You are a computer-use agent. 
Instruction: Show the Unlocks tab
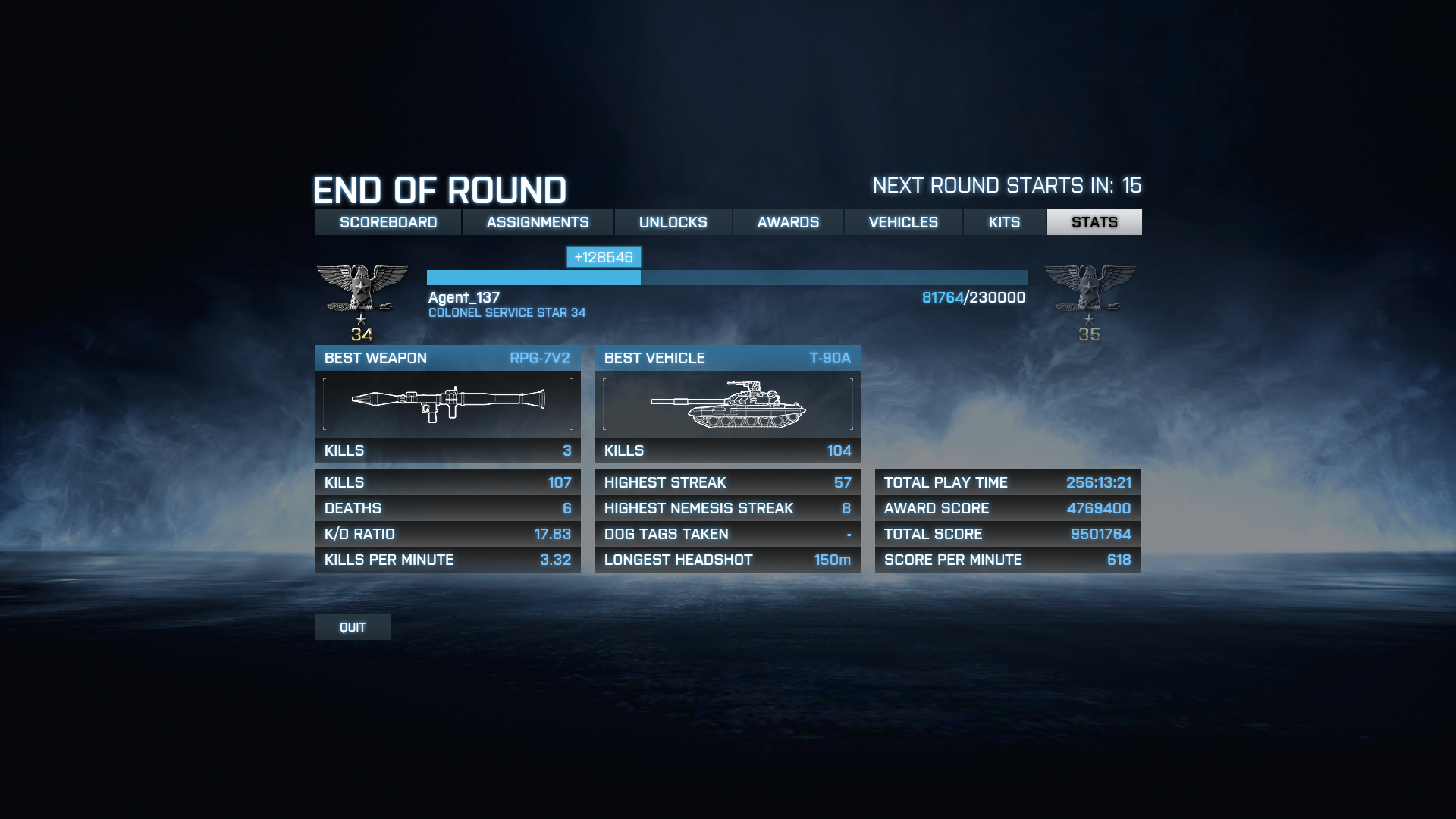tap(673, 222)
